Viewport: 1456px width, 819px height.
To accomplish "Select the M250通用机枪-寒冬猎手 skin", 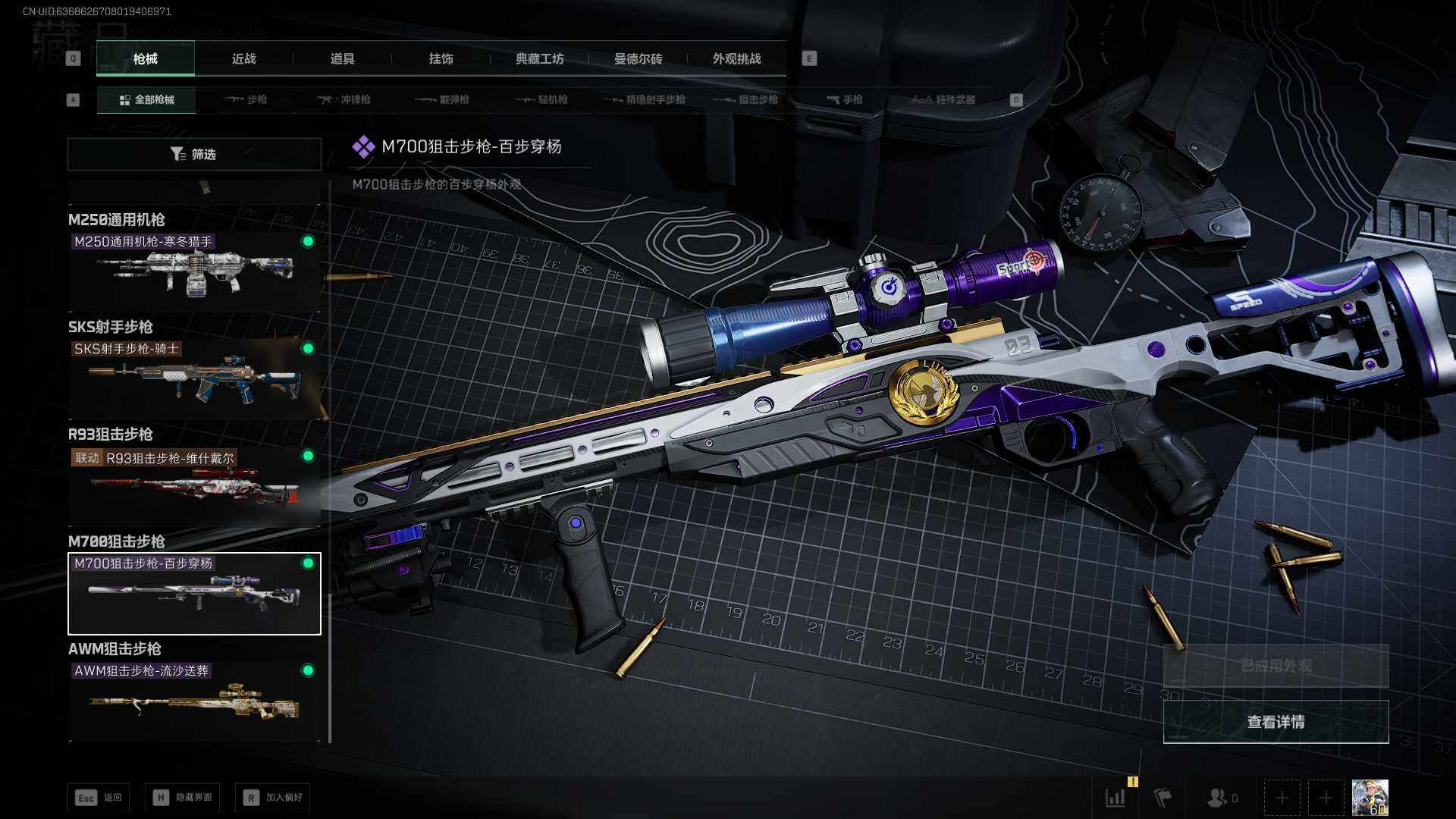I will tap(194, 271).
